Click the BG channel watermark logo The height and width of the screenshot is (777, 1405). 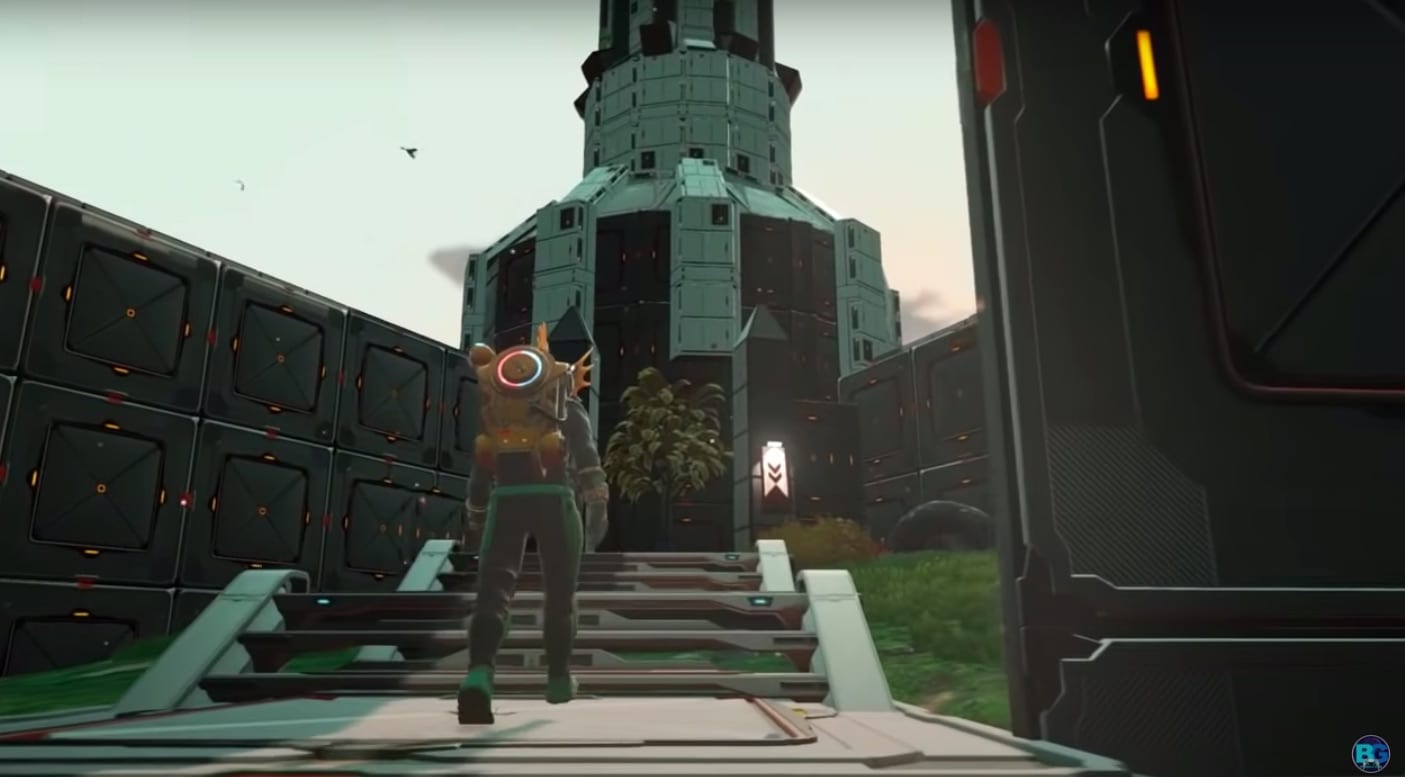(x=1370, y=753)
